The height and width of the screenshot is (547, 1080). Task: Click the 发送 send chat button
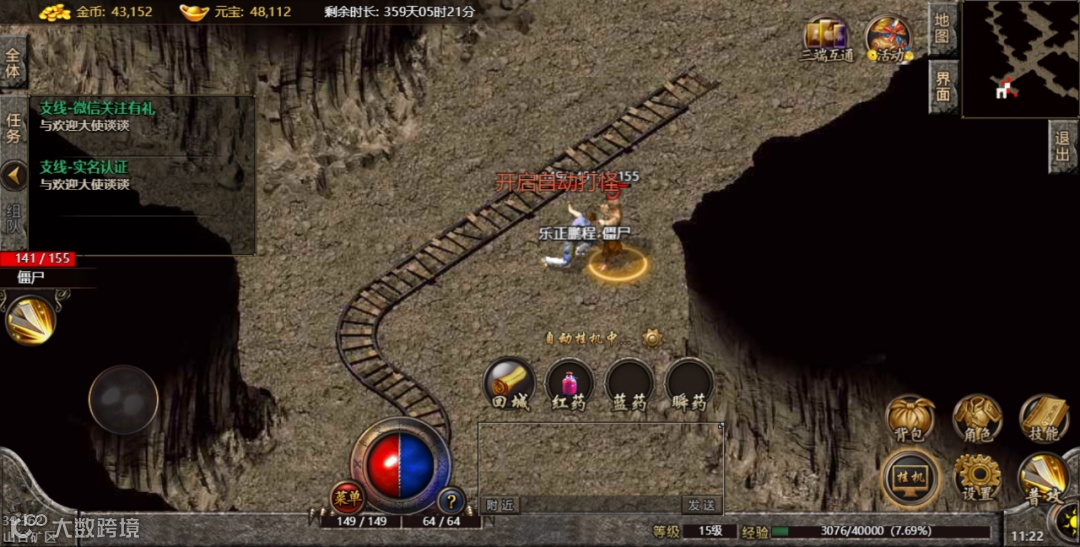[x=700, y=505]
